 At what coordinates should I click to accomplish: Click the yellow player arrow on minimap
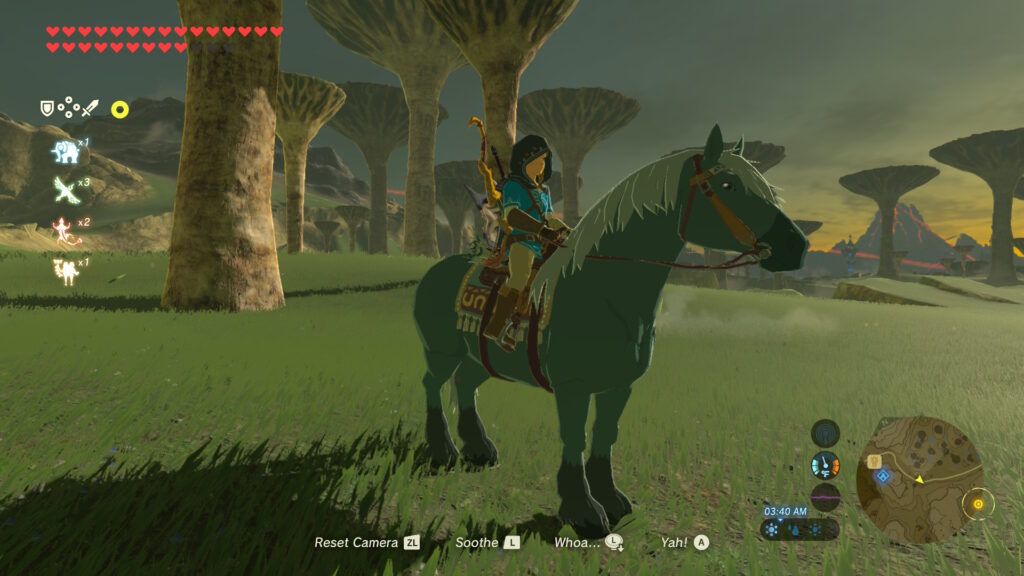(x=918, y=479)
